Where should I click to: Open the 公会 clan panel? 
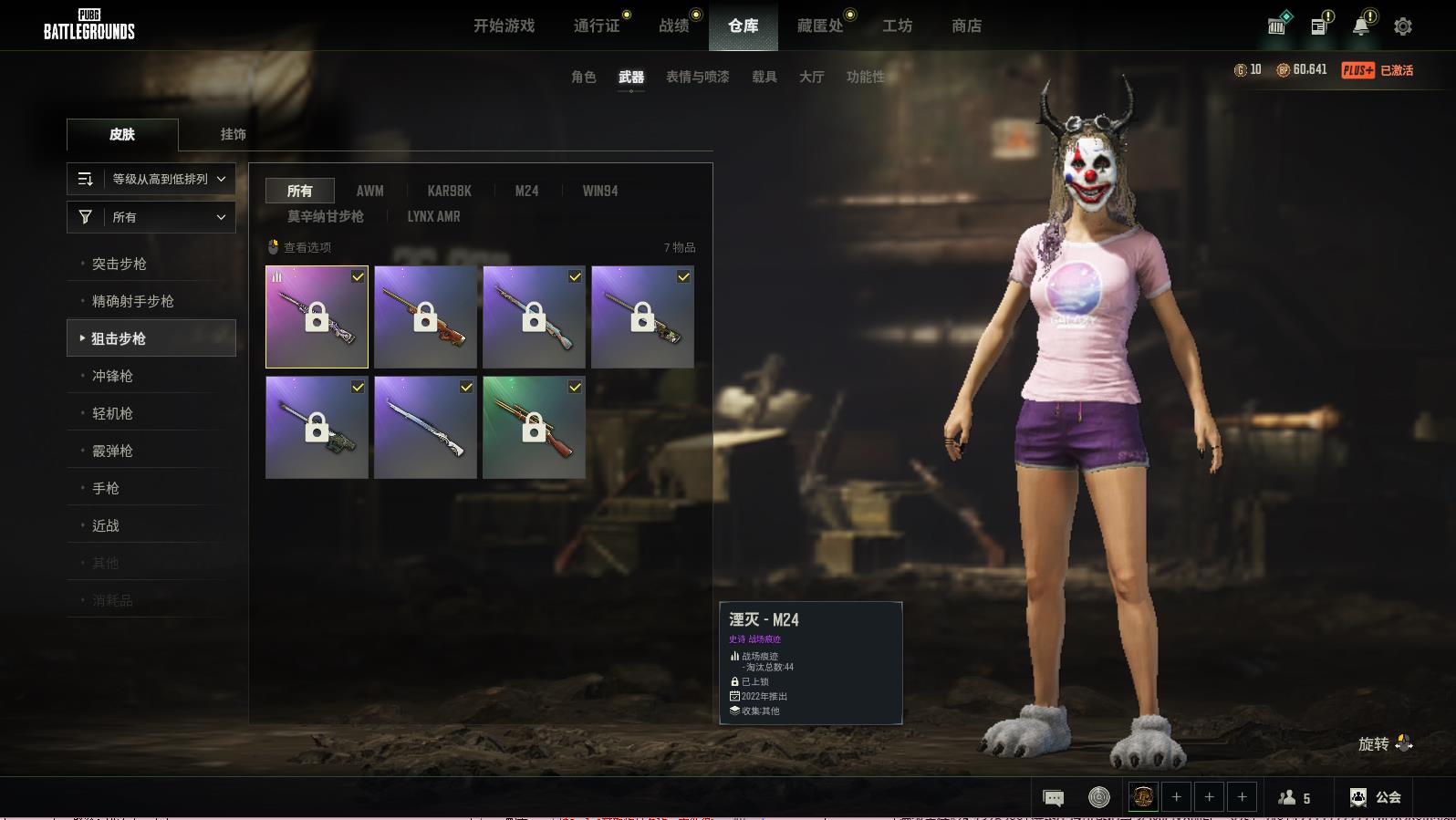(1376, 797)
